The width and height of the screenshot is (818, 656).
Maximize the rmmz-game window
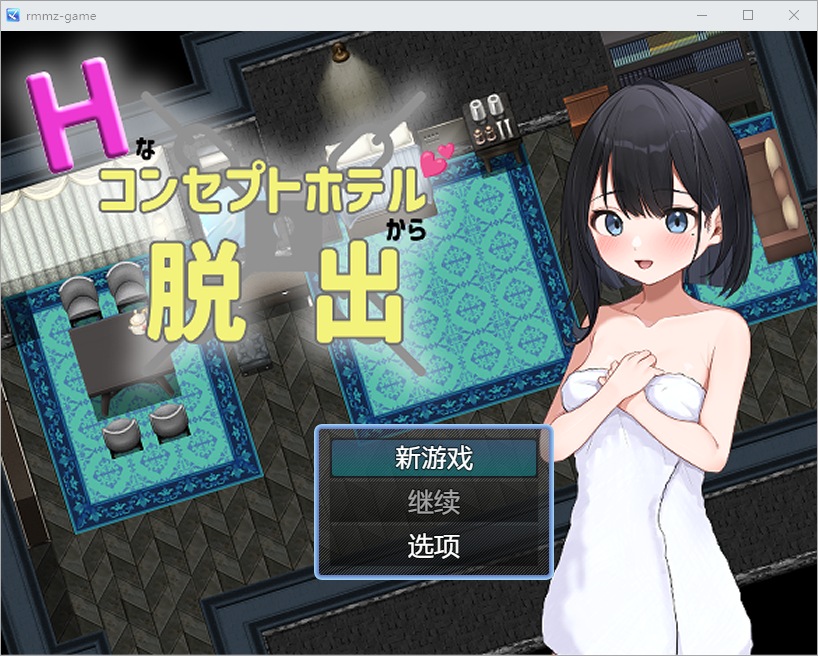[x=747, y=15]
